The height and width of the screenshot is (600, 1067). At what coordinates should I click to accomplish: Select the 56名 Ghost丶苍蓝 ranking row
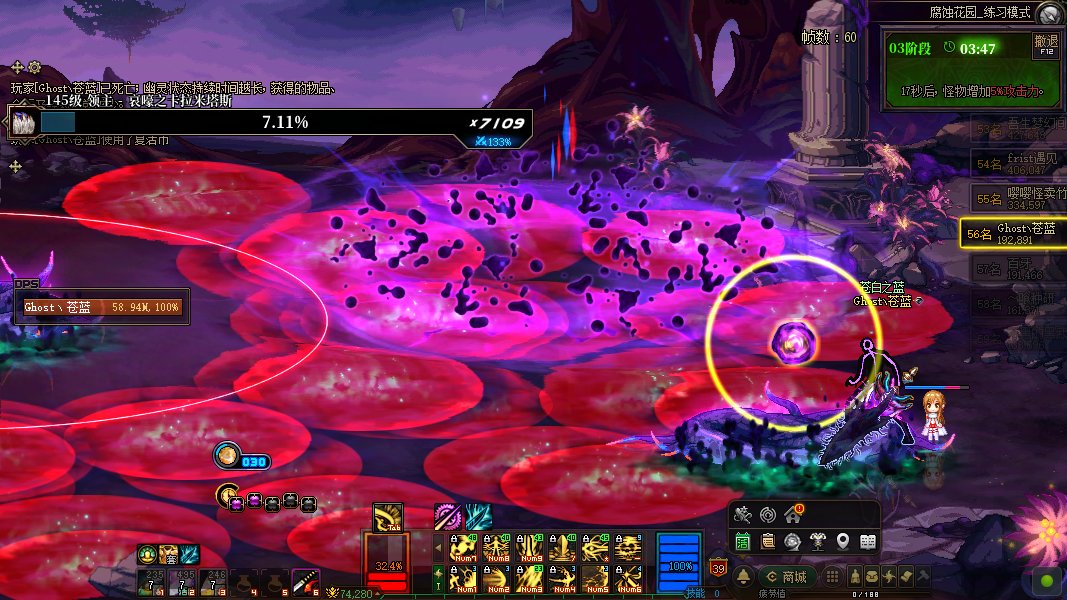click(1012, 234)
